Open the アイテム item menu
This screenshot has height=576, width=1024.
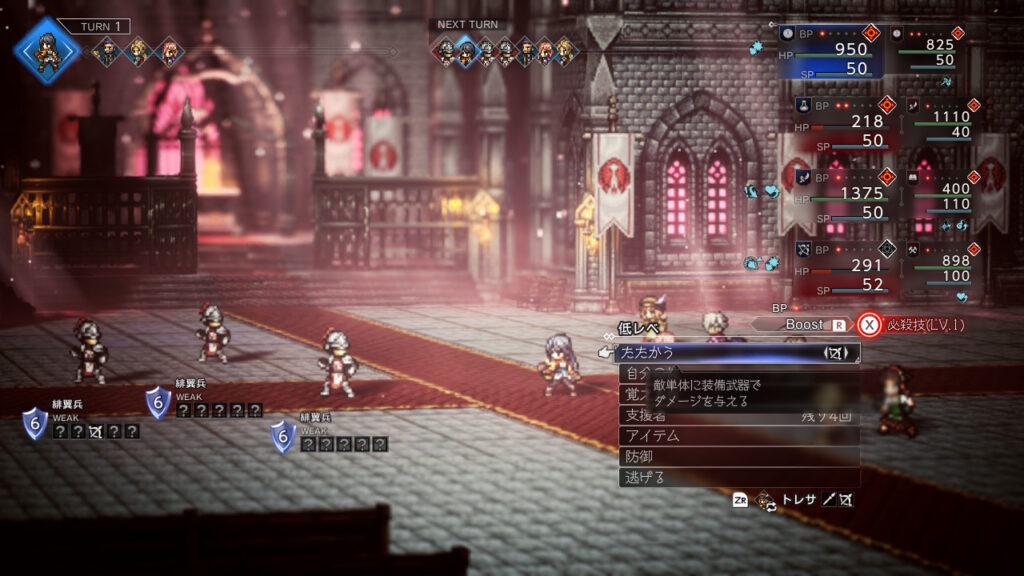coord(738,436)
